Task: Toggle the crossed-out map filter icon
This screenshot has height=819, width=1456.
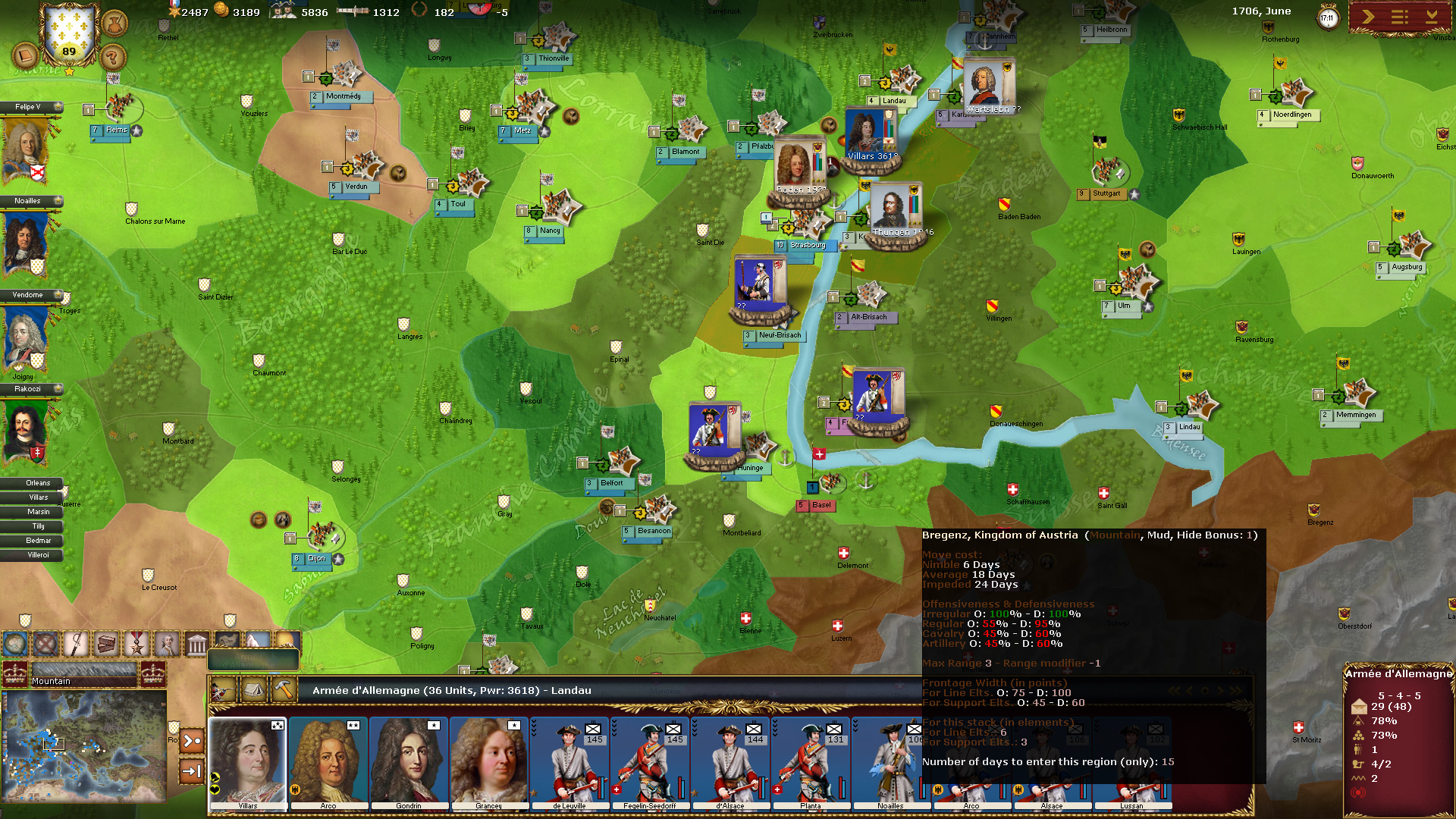Action: (44, 645)
